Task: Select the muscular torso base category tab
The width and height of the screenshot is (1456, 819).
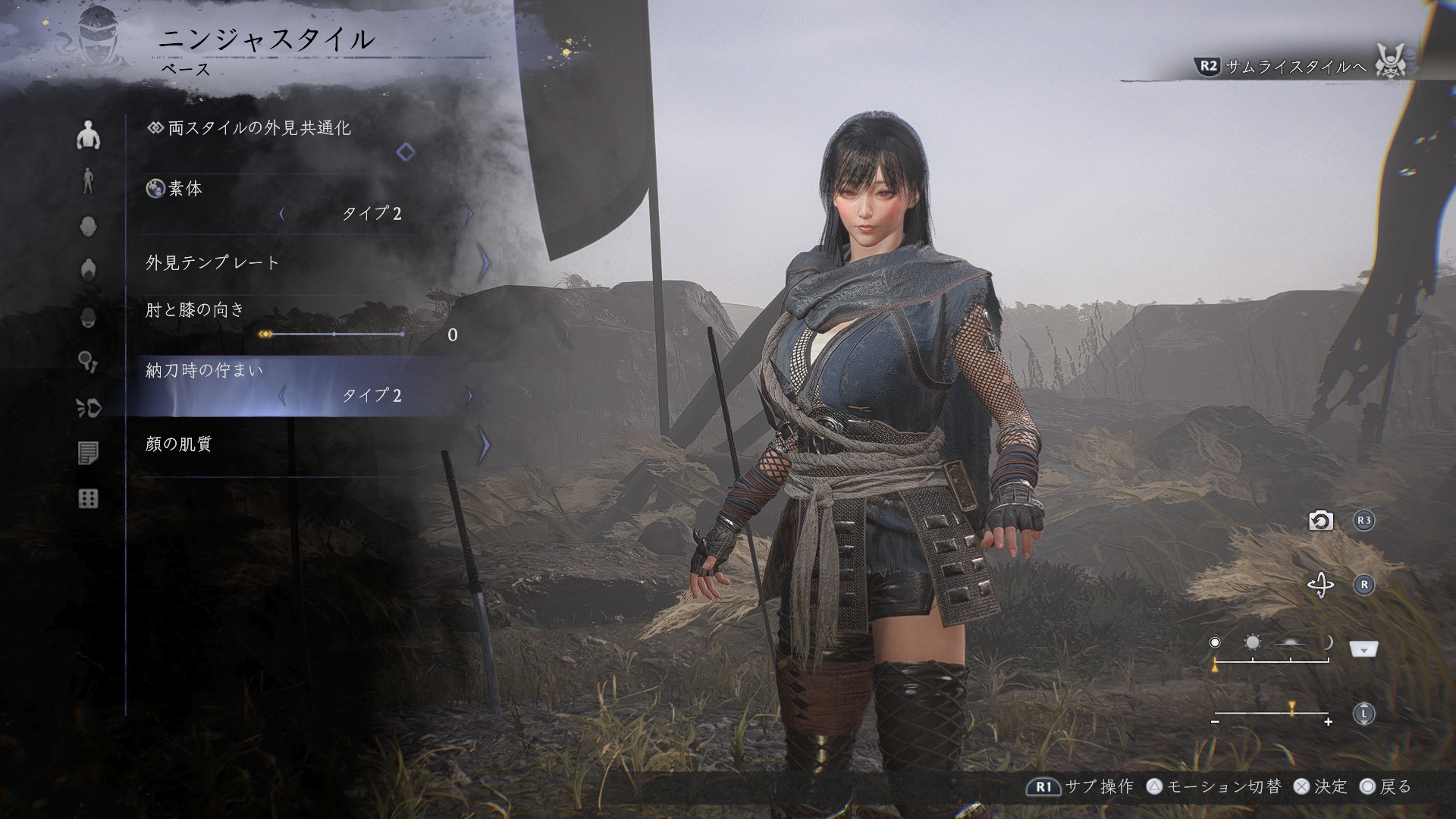Action: (89, 136)
